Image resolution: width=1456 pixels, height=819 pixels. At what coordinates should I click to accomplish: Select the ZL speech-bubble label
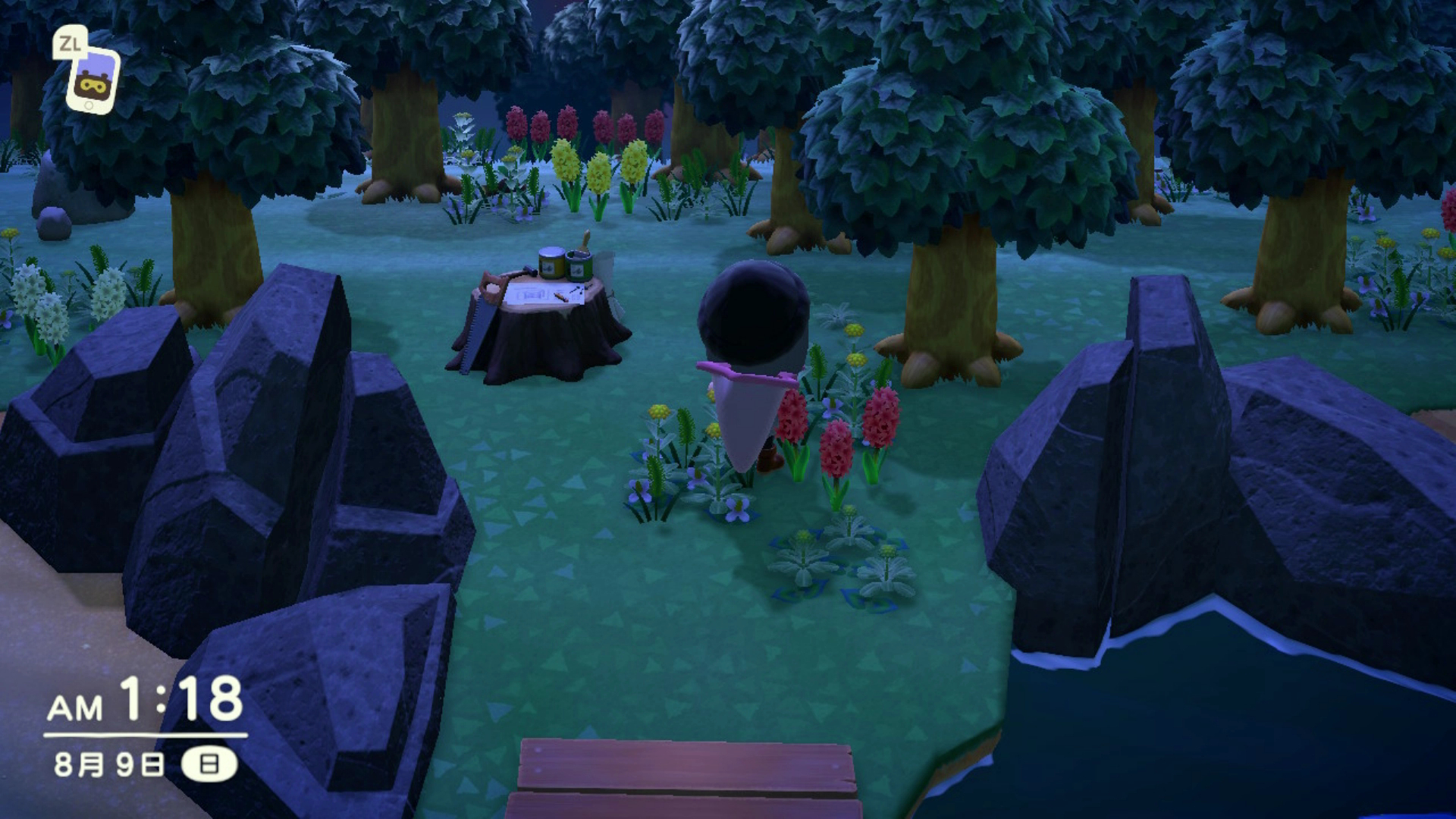click(69, 43)
